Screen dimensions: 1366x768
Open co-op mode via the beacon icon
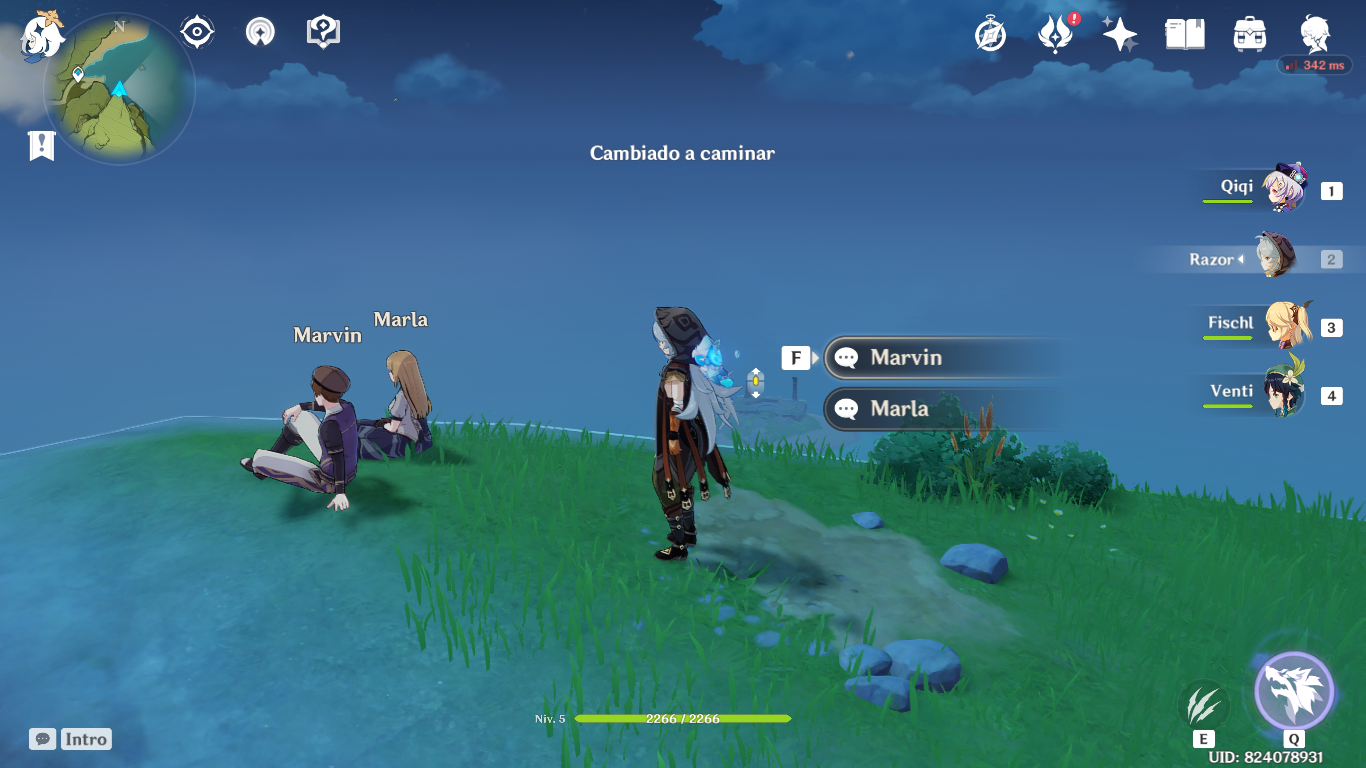point(259,31)
